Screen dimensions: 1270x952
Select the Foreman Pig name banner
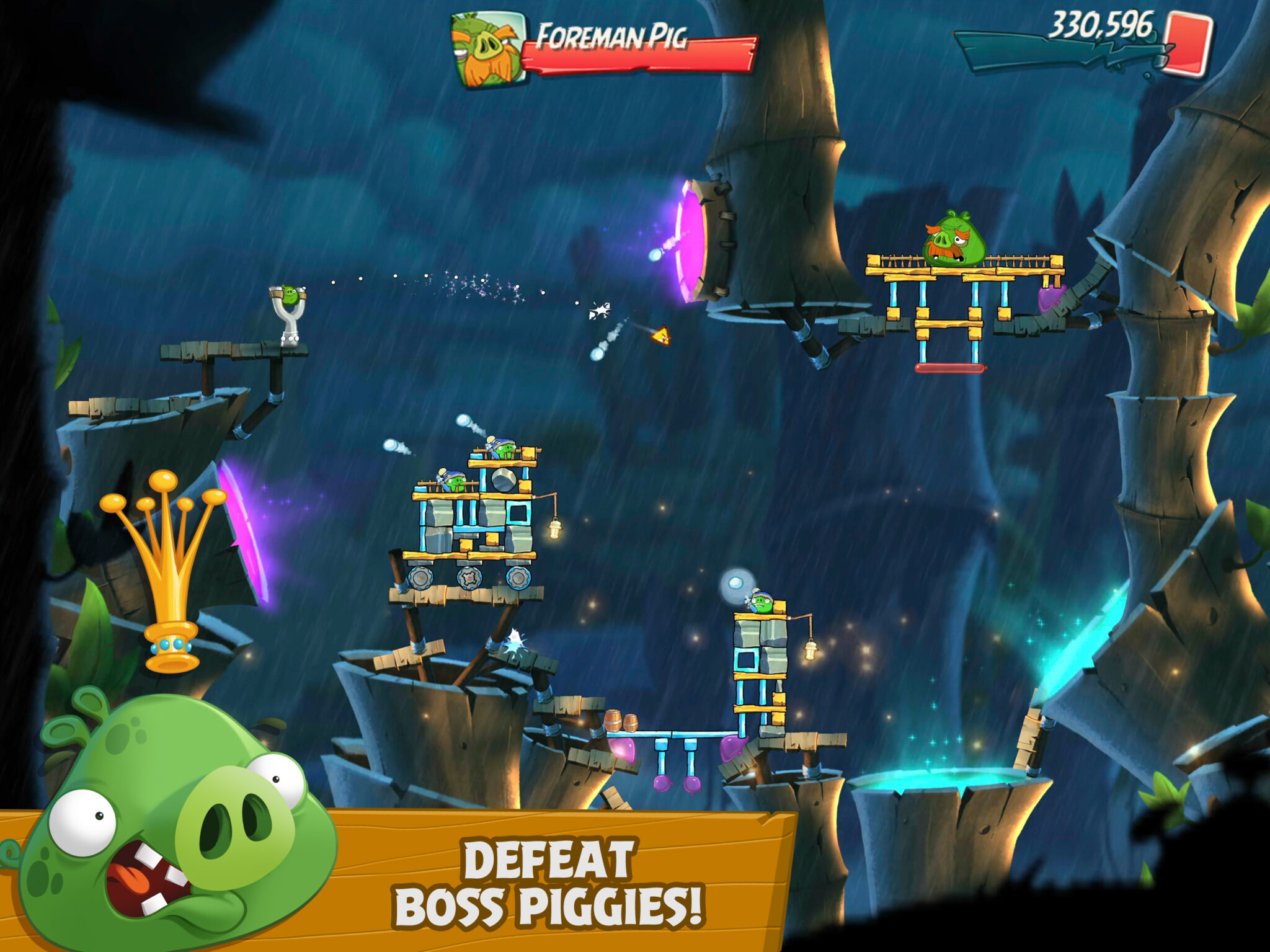[x=614, y=38]
